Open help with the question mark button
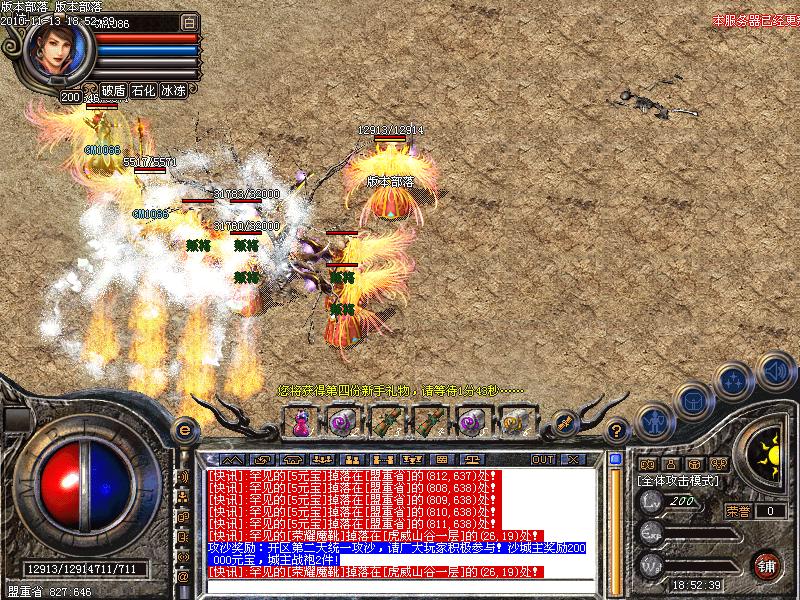The width and height of the screenshot is (800, 600). tap(618, 430)
